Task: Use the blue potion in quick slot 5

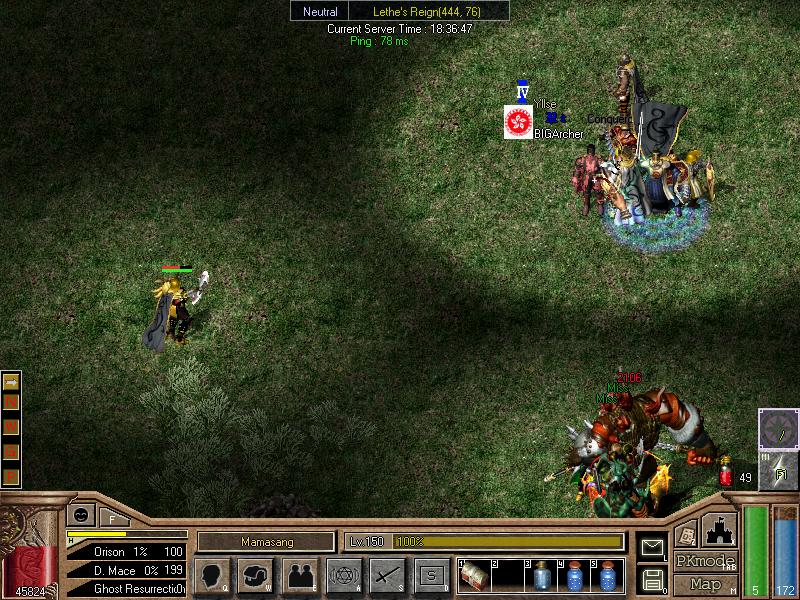Action: pos(607,576)
